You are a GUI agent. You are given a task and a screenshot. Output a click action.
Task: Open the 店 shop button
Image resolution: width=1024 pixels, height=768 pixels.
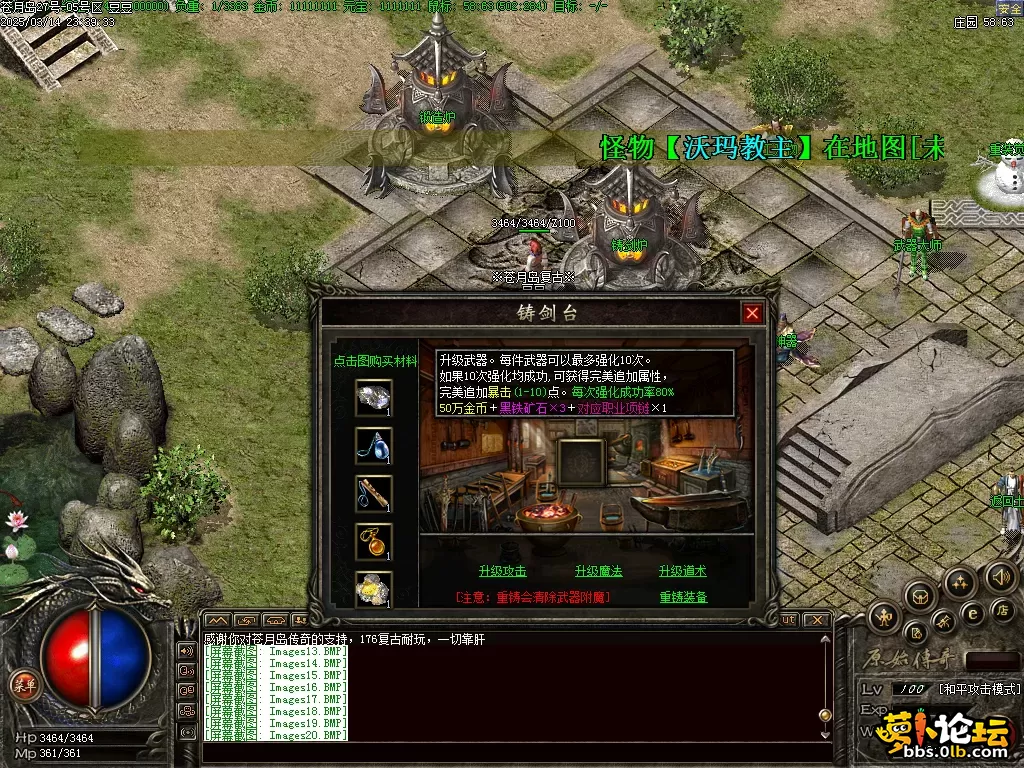tap(1000, 609)
